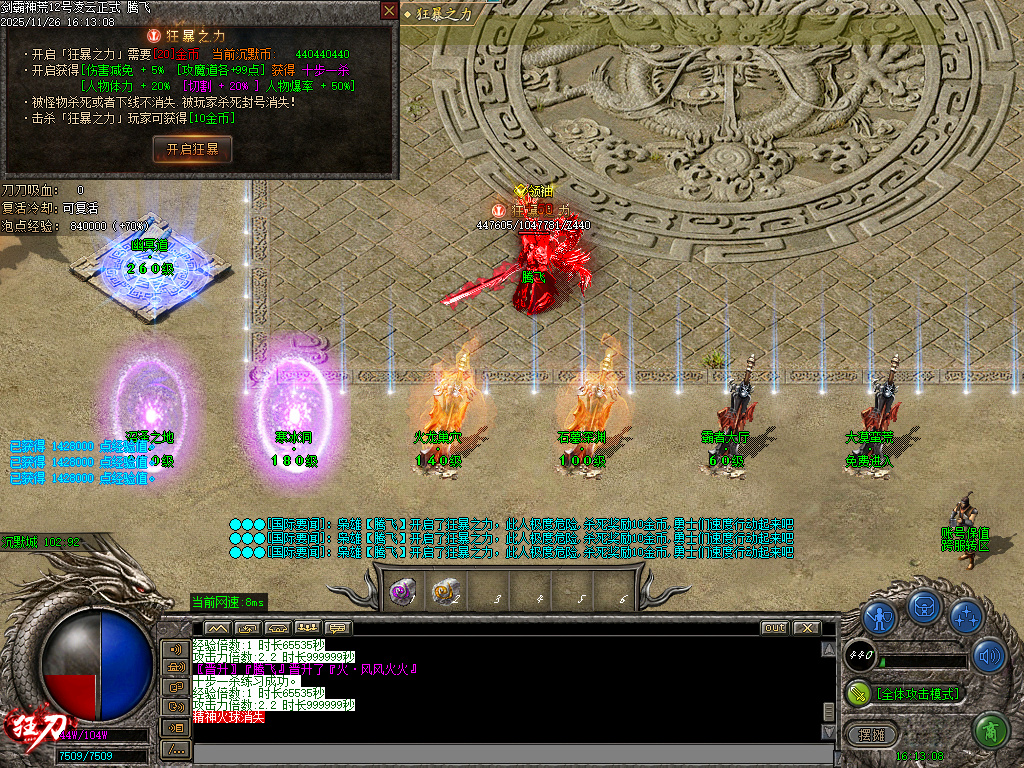Close the 狂暴之力 dialog window

pyautogui.click(x=389, y=10)
